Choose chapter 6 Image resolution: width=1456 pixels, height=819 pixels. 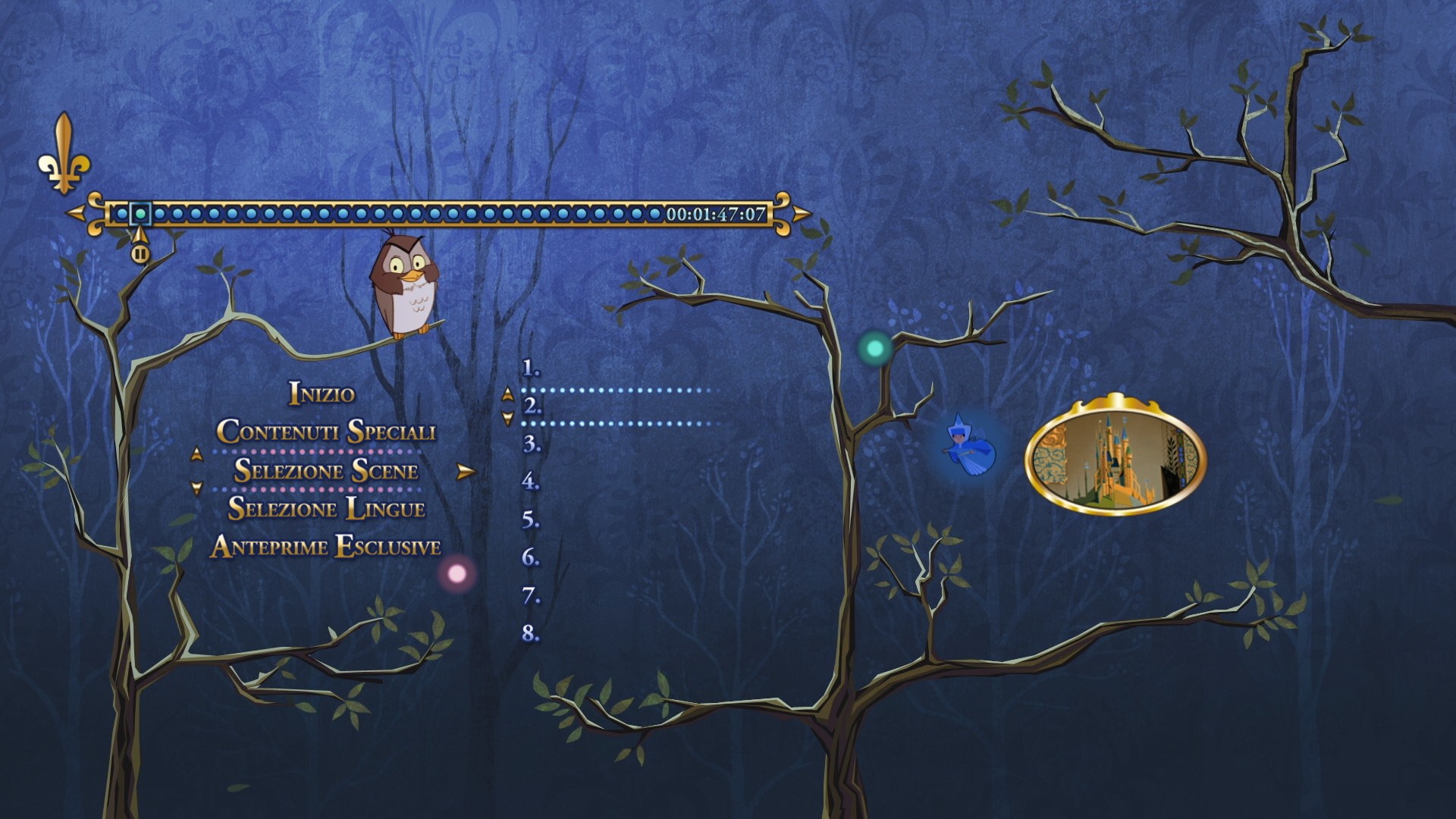[x=531, y=557]
